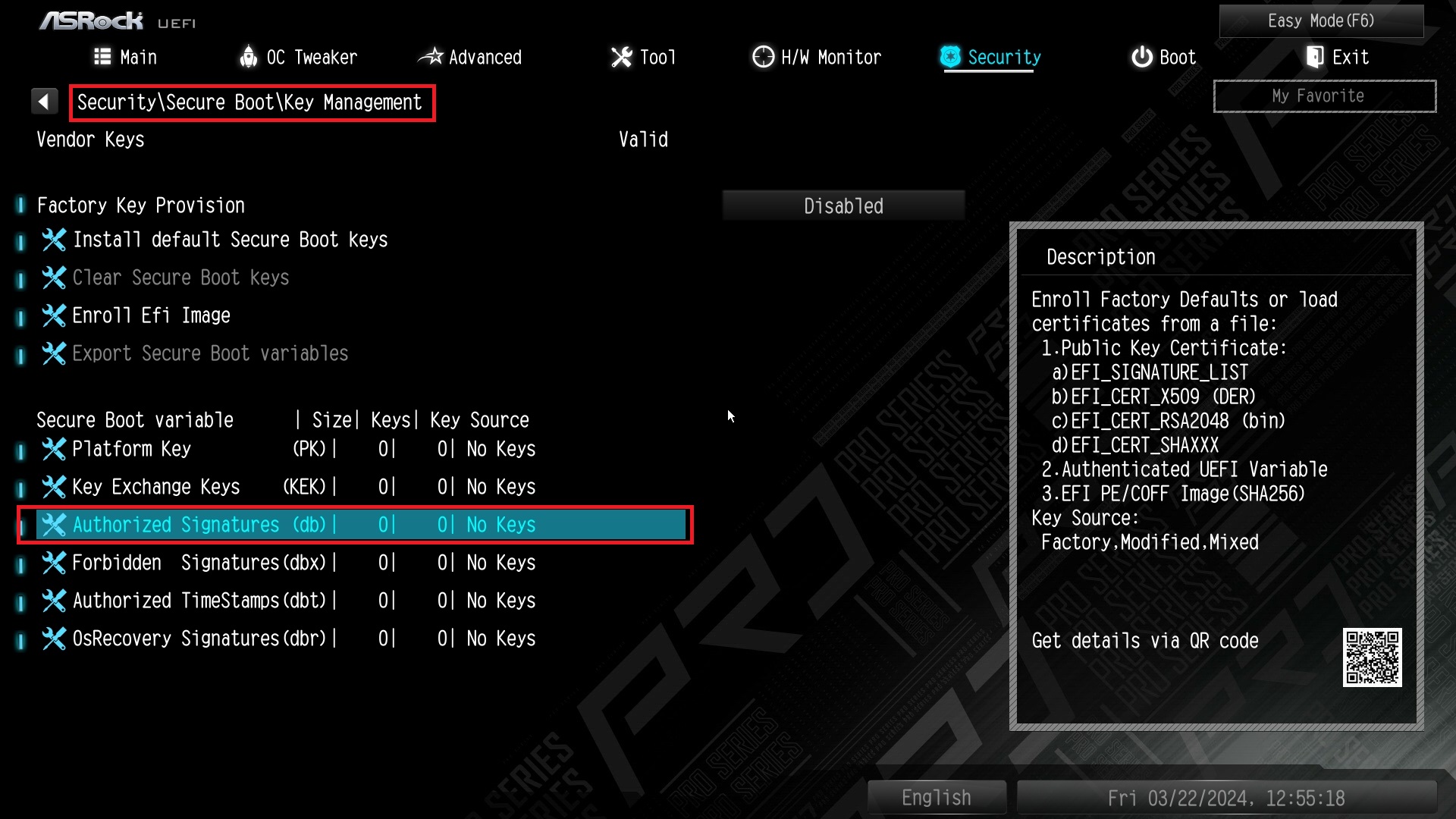Click the H/W Monitor gauge icon

pyautogui.click(x=763, y=57)
